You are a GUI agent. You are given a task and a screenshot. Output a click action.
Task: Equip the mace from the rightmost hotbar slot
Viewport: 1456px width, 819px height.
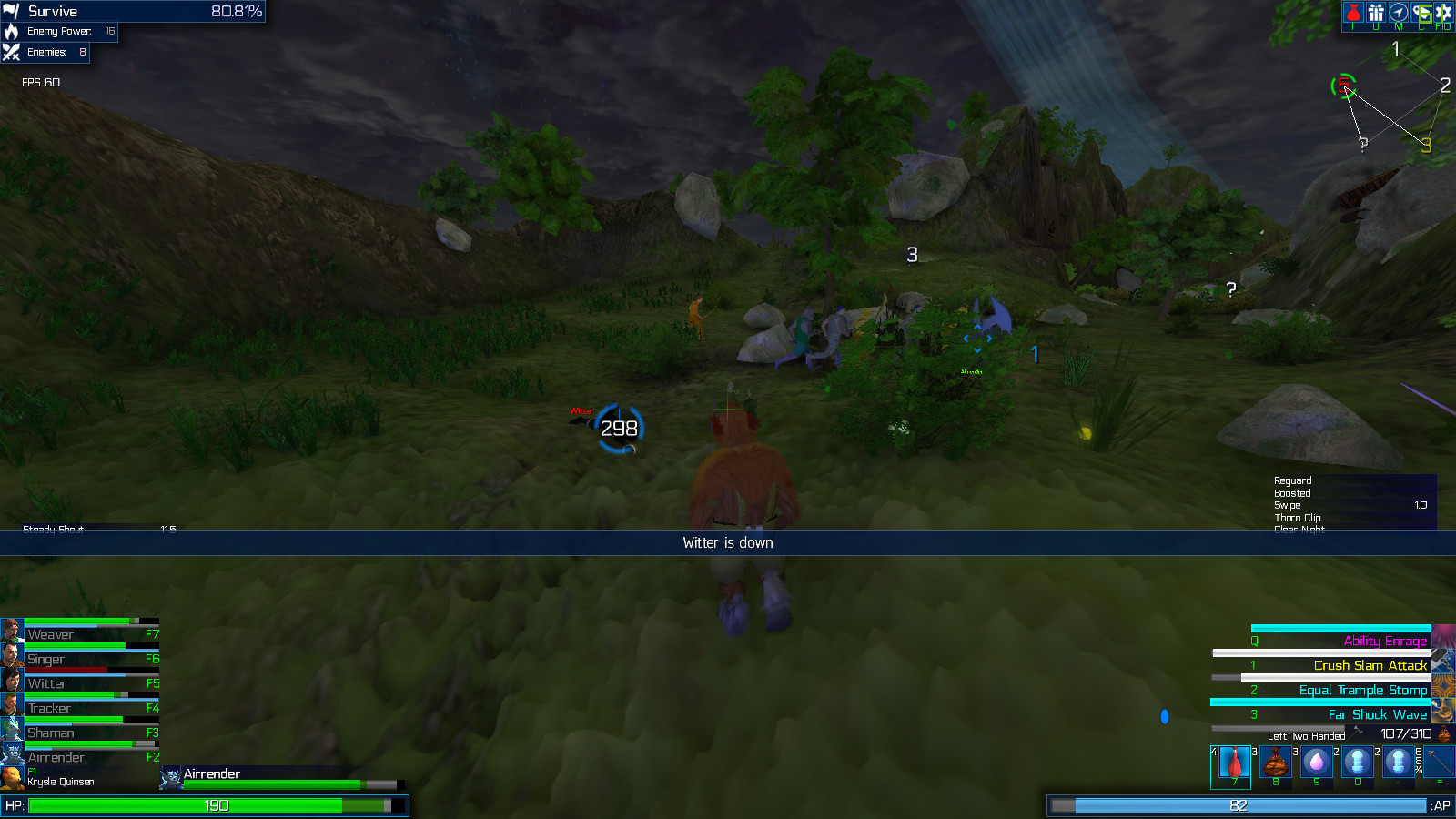[x=1440, y=763]
